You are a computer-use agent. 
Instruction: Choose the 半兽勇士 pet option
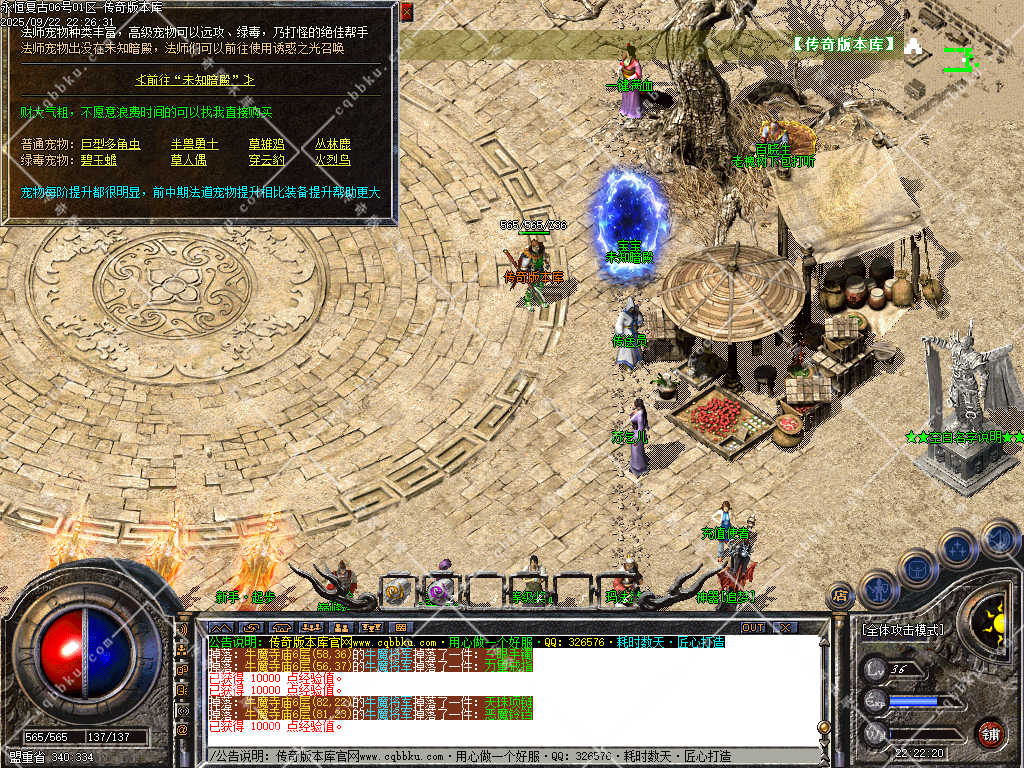pos(194,144)
